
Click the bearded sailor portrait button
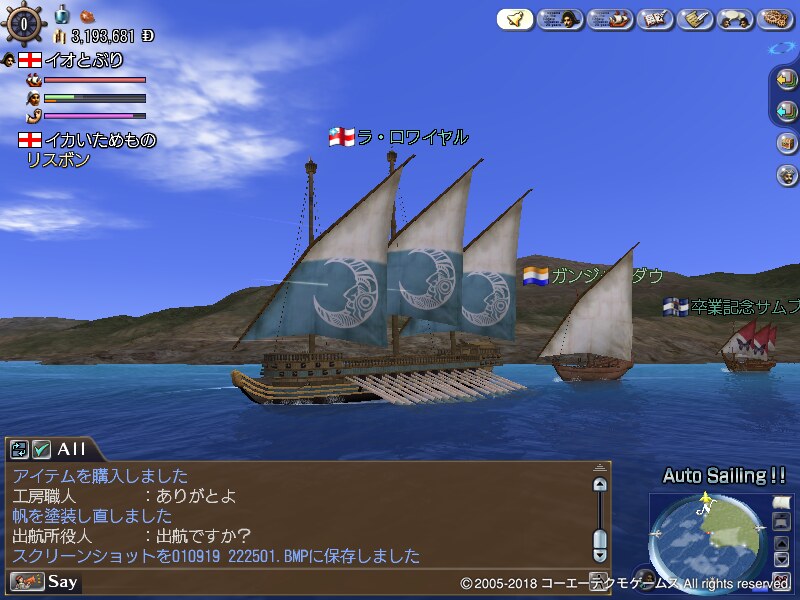click(786, 175)
